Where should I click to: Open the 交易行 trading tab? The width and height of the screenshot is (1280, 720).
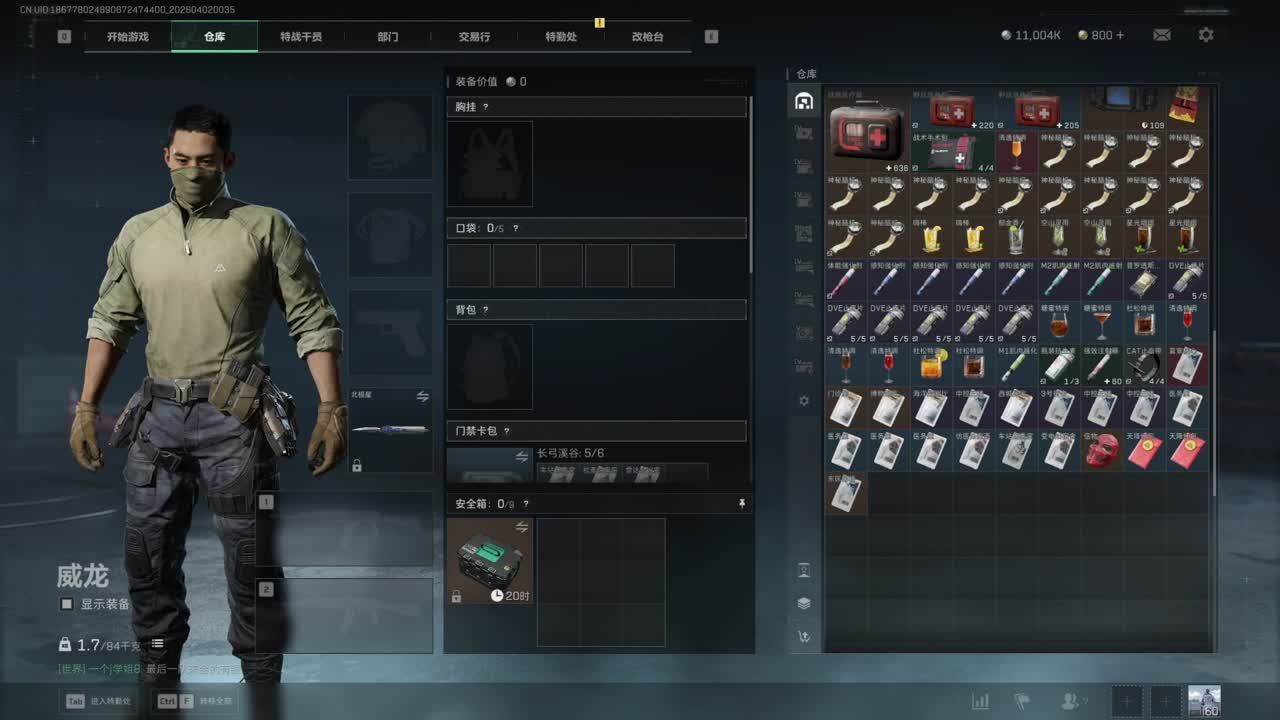click(x=474, y=37)
